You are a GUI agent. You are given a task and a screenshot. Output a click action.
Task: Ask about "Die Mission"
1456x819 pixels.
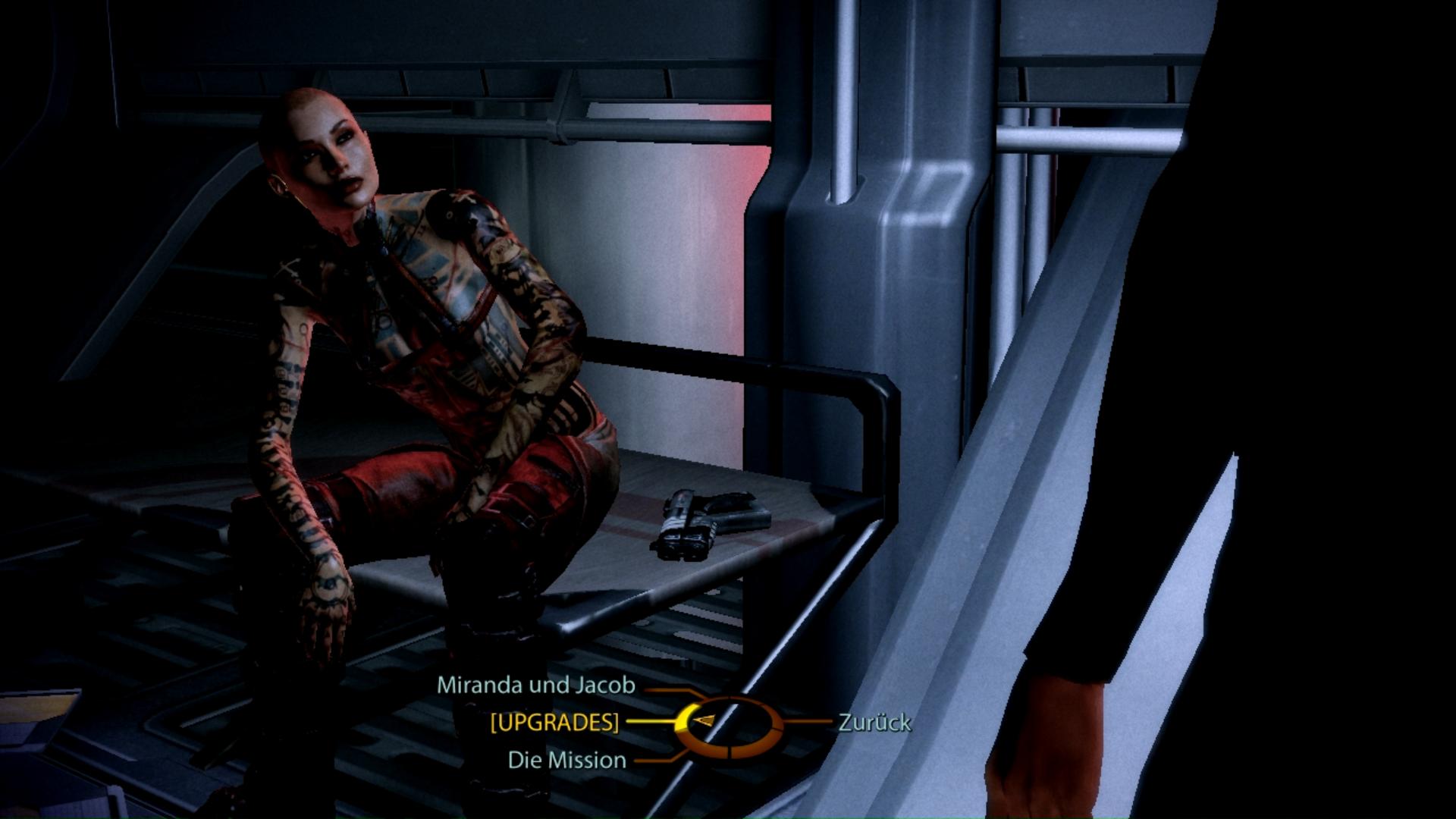coord(566,760)
